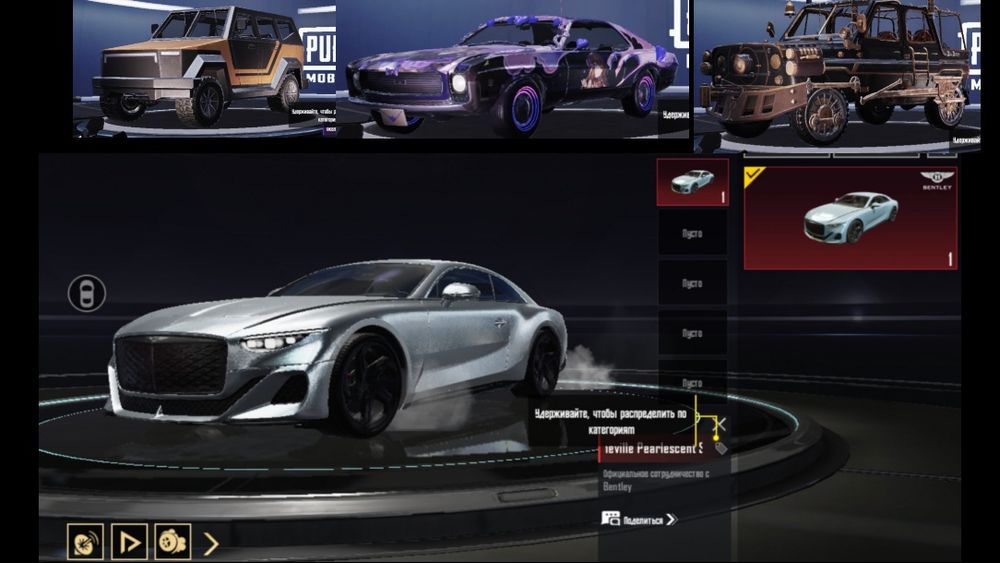Show the wheel smoke effect preview
Image resolution: width=1000 pixels, height=563 pixels.
point(172,542)
